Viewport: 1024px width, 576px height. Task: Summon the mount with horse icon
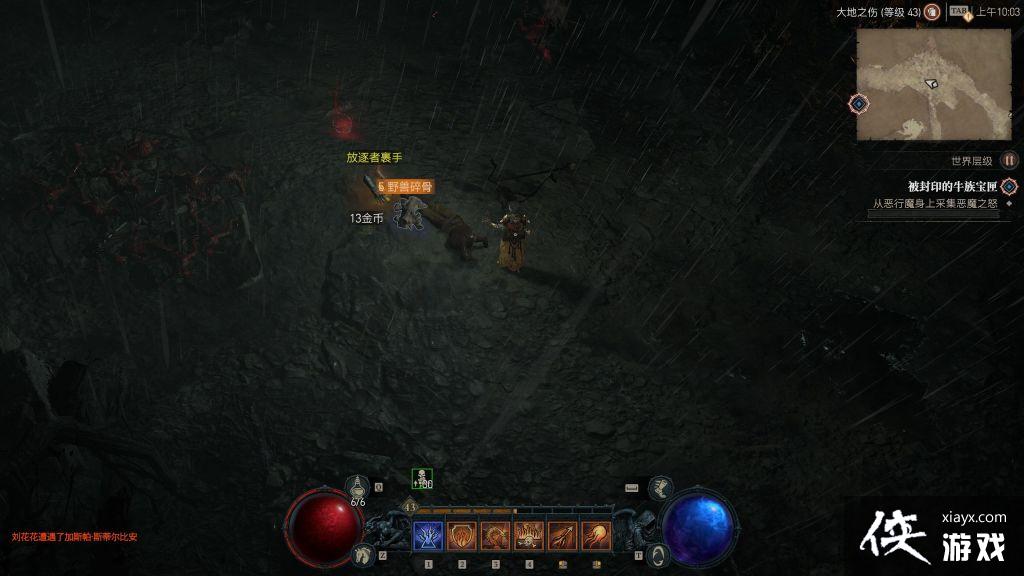[x=365, y=553]
